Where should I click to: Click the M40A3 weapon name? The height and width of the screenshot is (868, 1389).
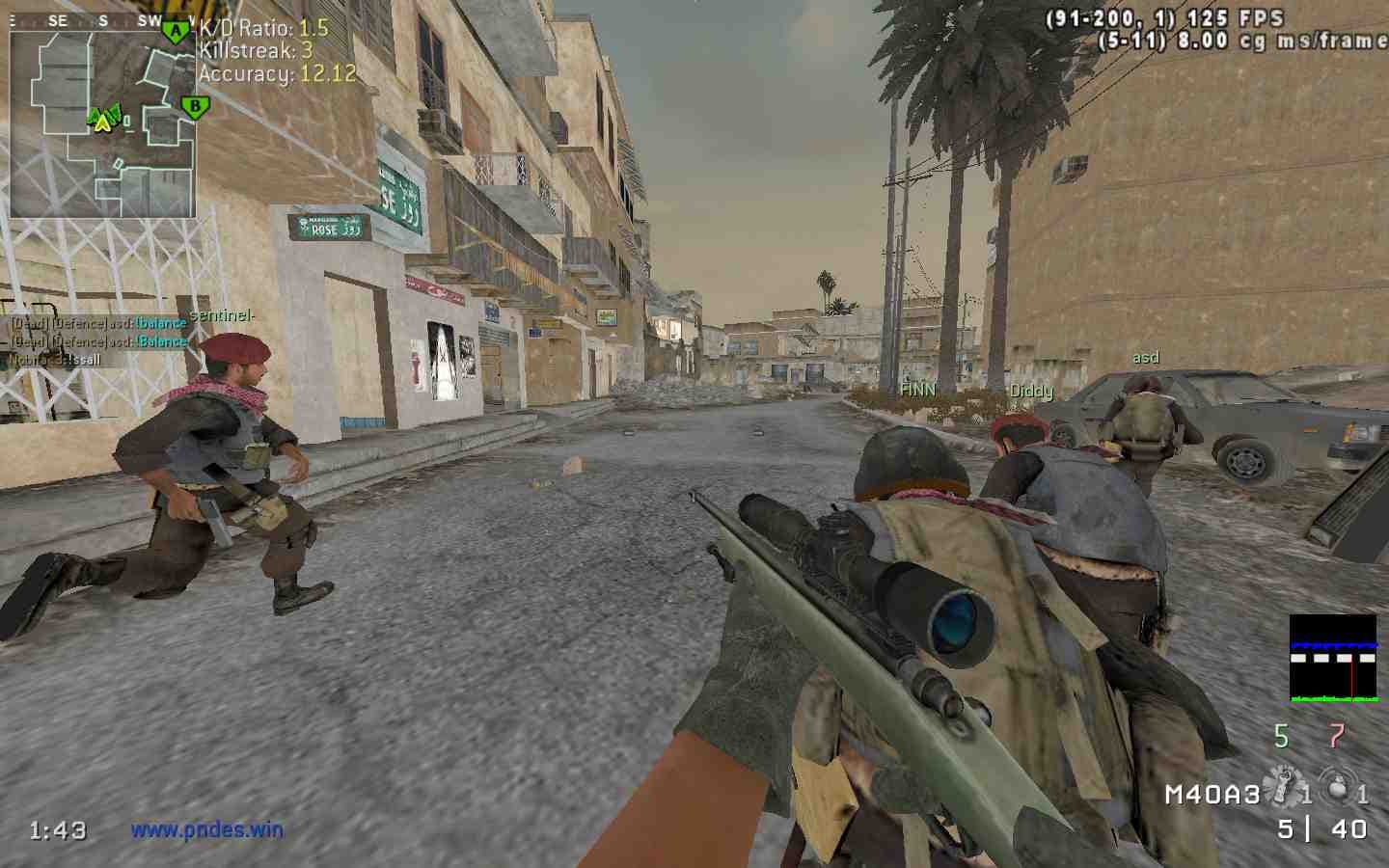click(1212, 794)
